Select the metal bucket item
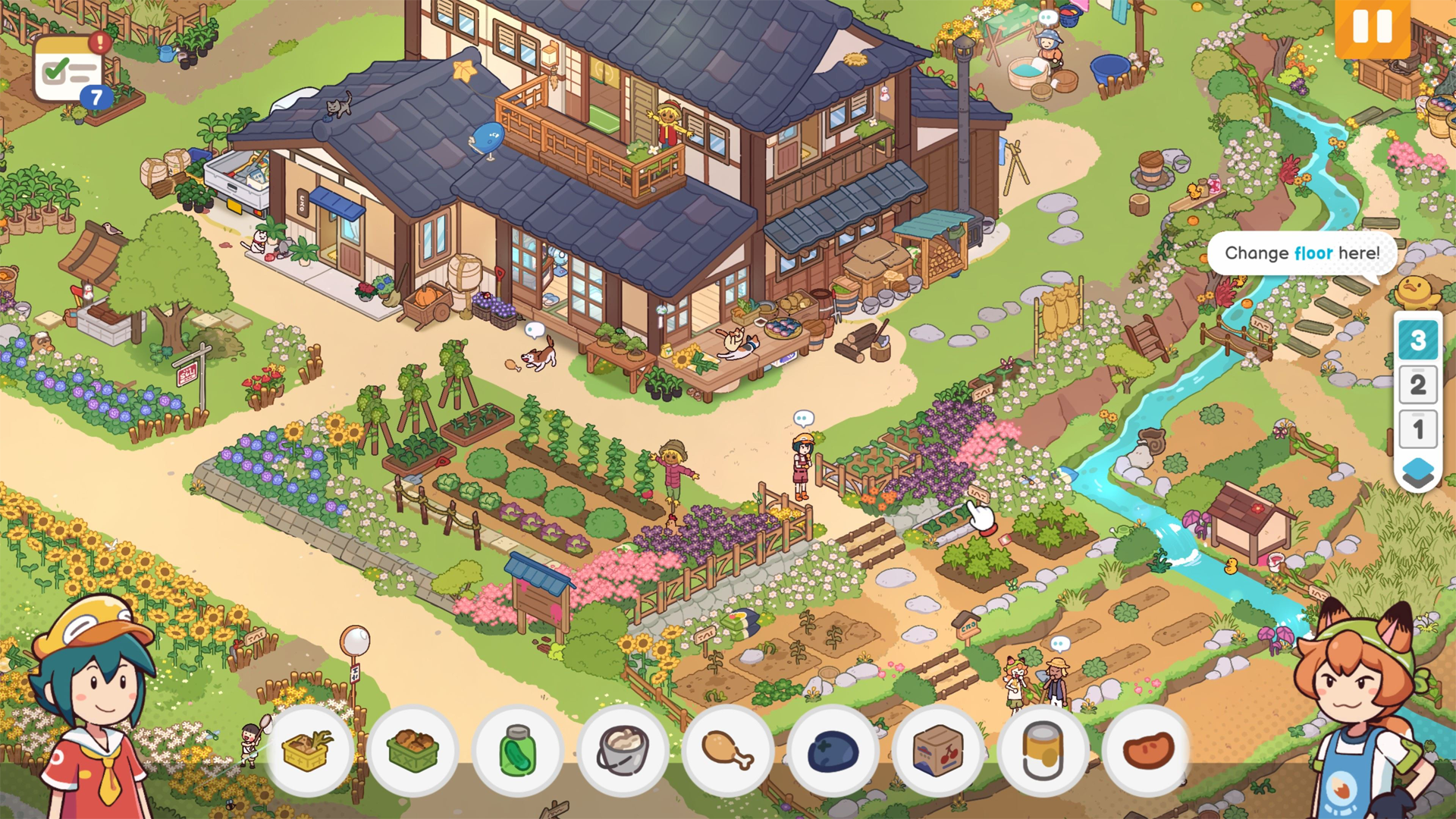Image resolution: width=1456 pixels, height=819 pixels. (623, 750)
